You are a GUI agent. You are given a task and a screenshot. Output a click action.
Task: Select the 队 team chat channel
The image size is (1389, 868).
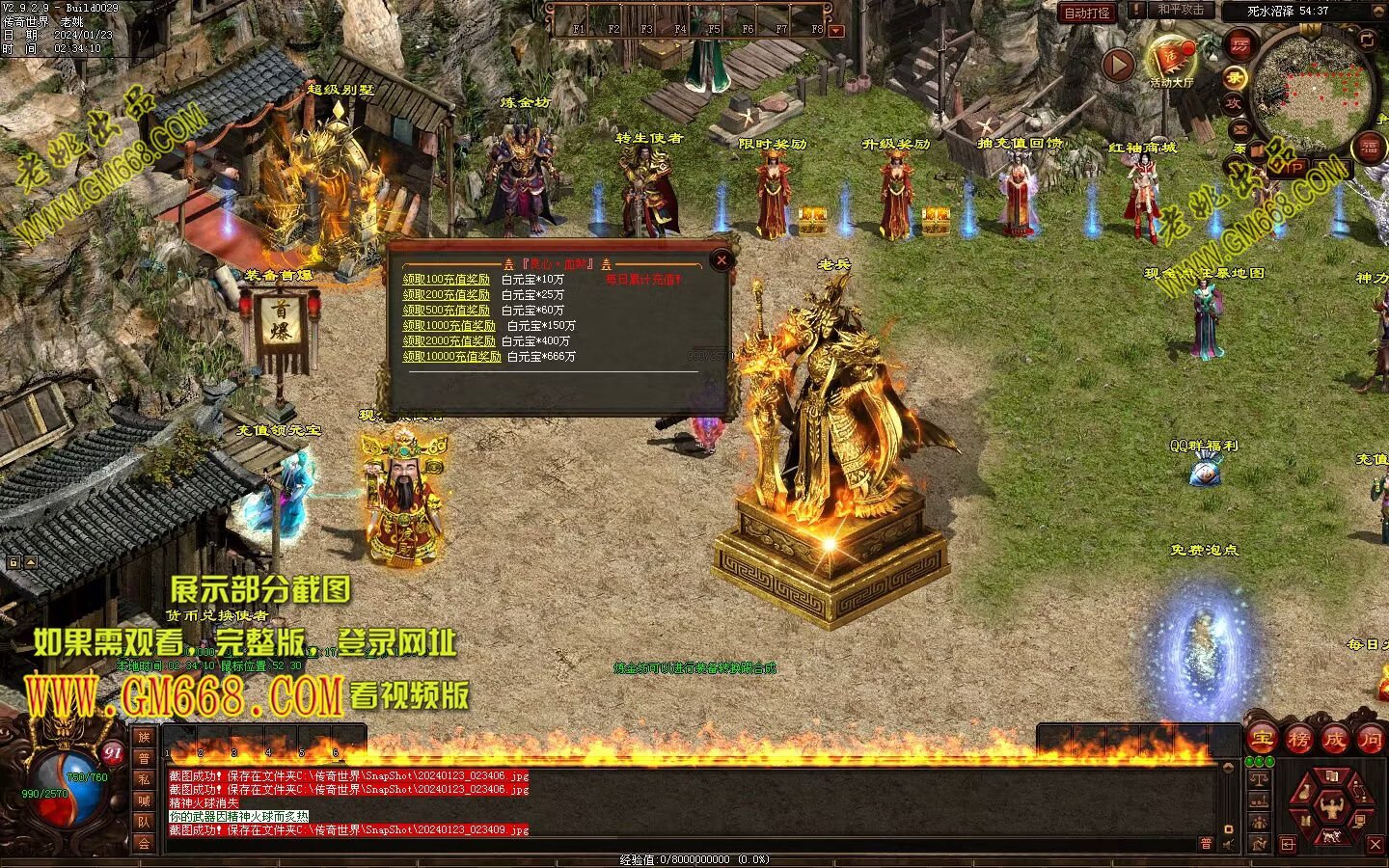pyautogui.click(x=144, y=822)
